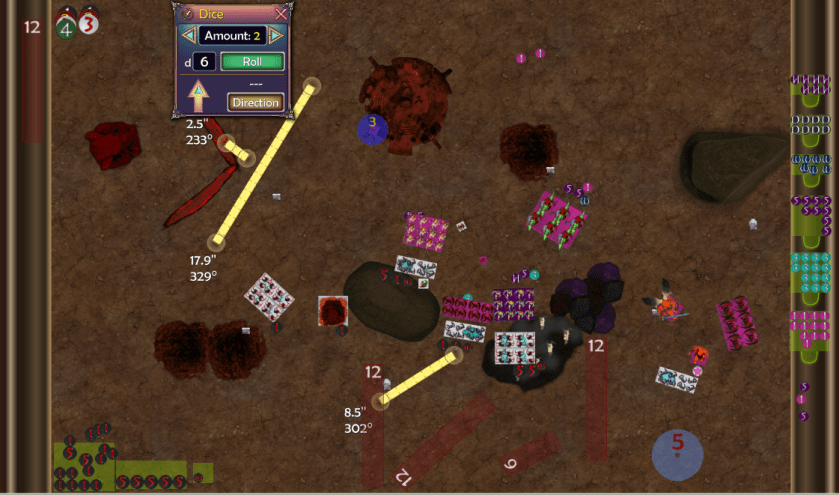
Task: Decrease dice amount with the left arrow
Action: (187, 36)
